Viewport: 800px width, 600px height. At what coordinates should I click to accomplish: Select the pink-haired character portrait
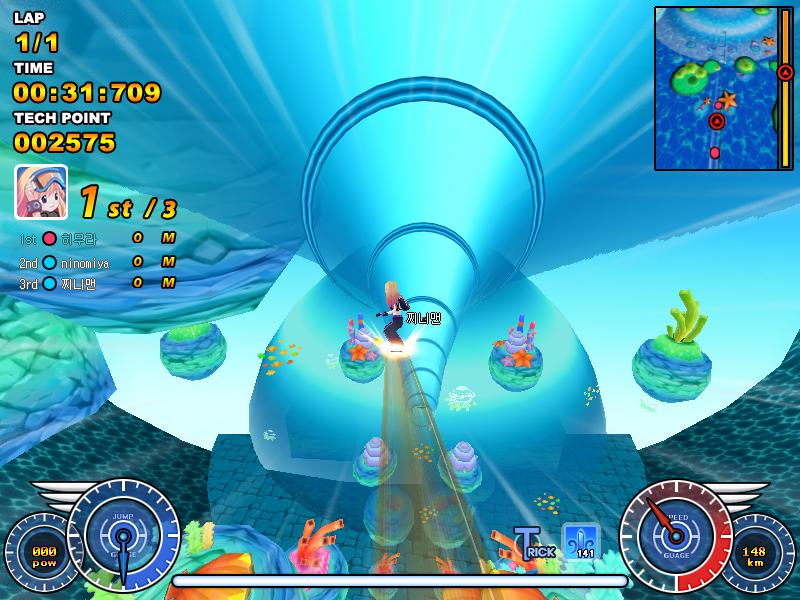(x=41, y=192)
